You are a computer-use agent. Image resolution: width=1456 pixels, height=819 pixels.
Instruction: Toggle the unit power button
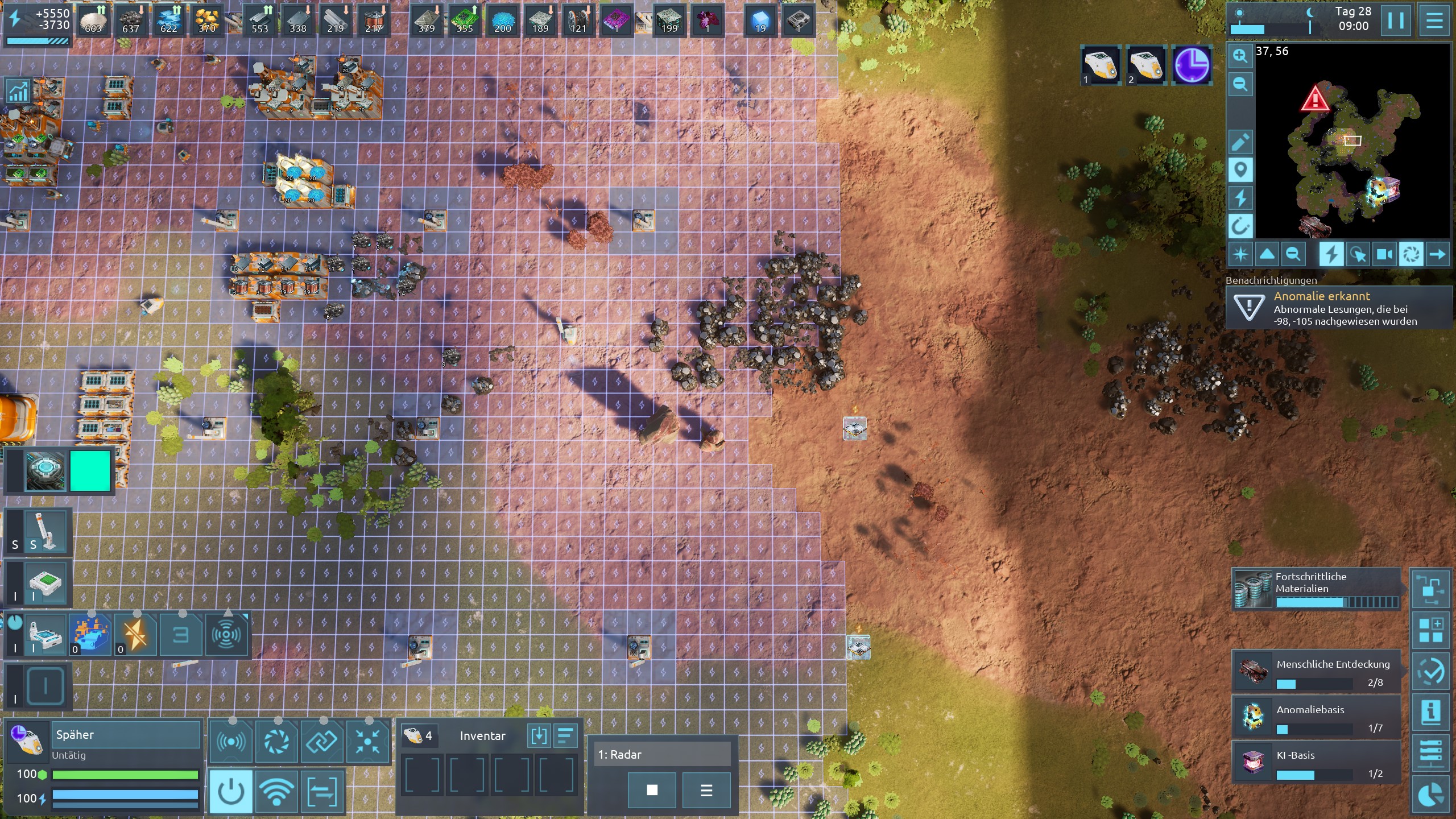tap(231, 791)
